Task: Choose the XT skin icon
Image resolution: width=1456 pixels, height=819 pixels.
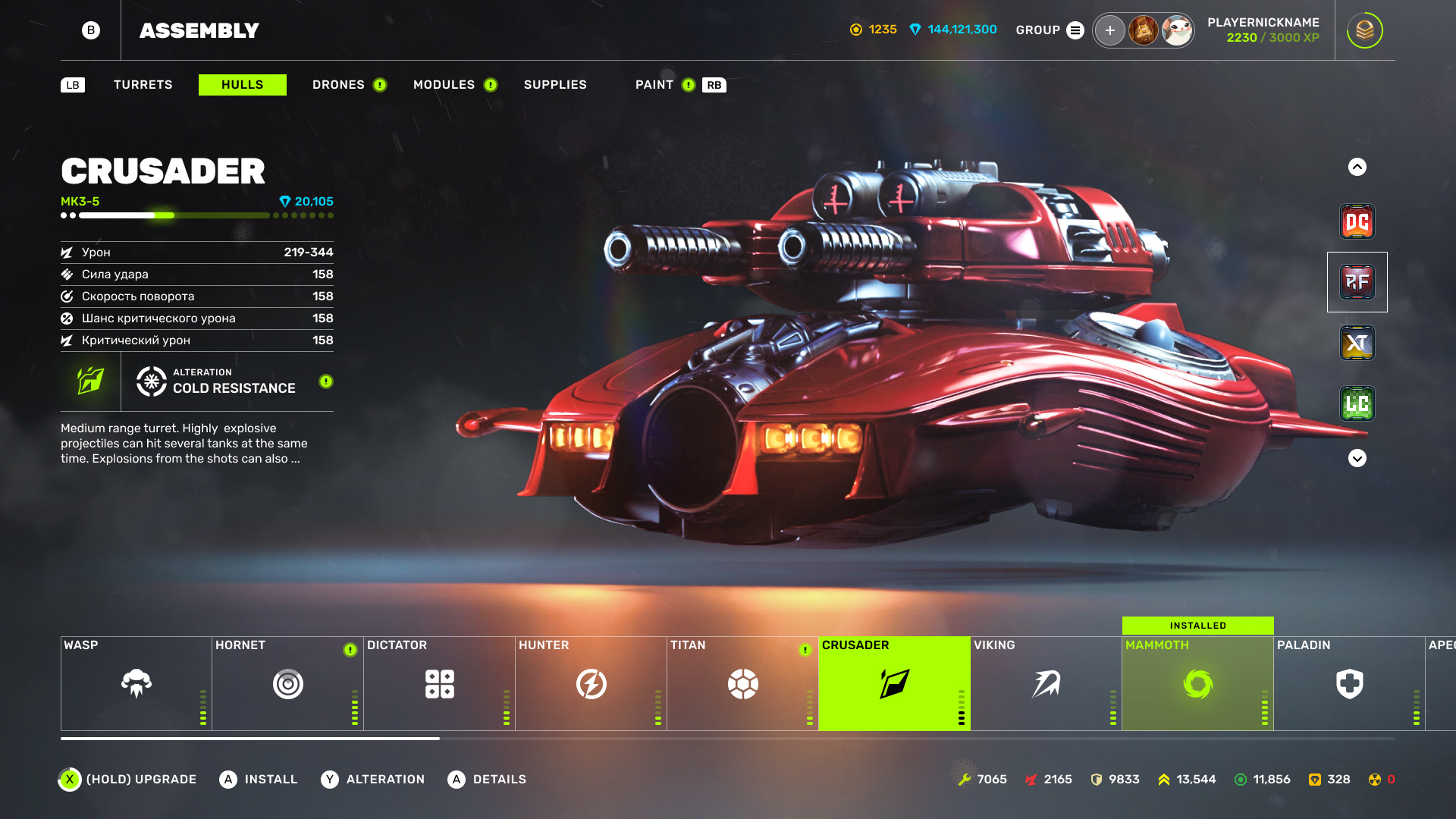Action: (x=1357, y=343)
